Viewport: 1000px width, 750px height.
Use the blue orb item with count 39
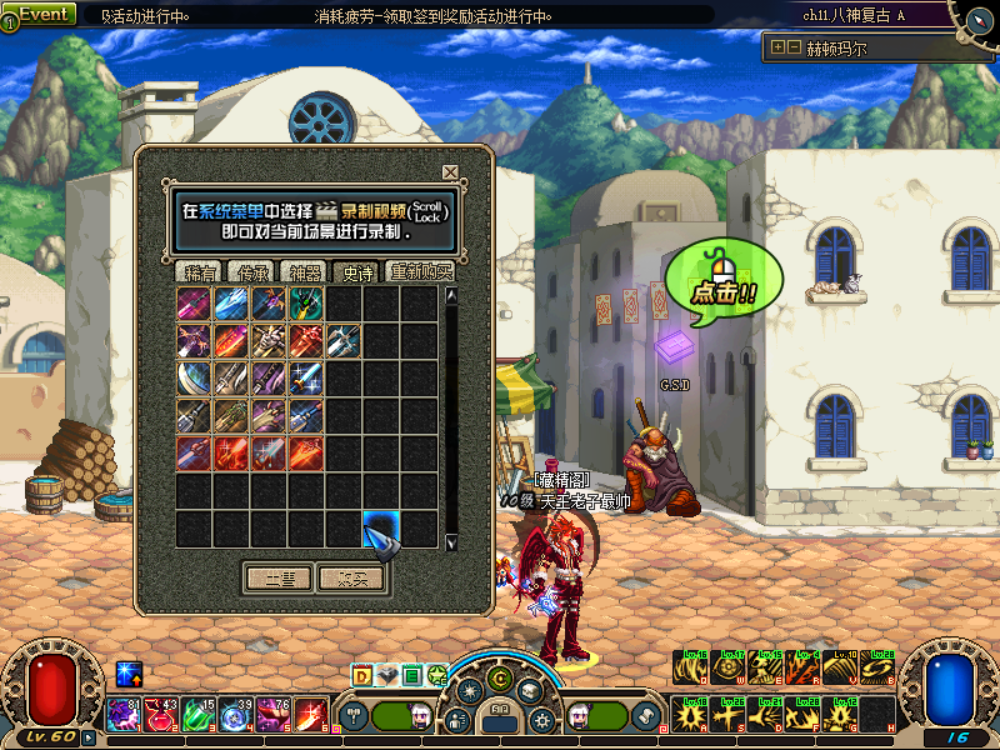click(236, 714)
